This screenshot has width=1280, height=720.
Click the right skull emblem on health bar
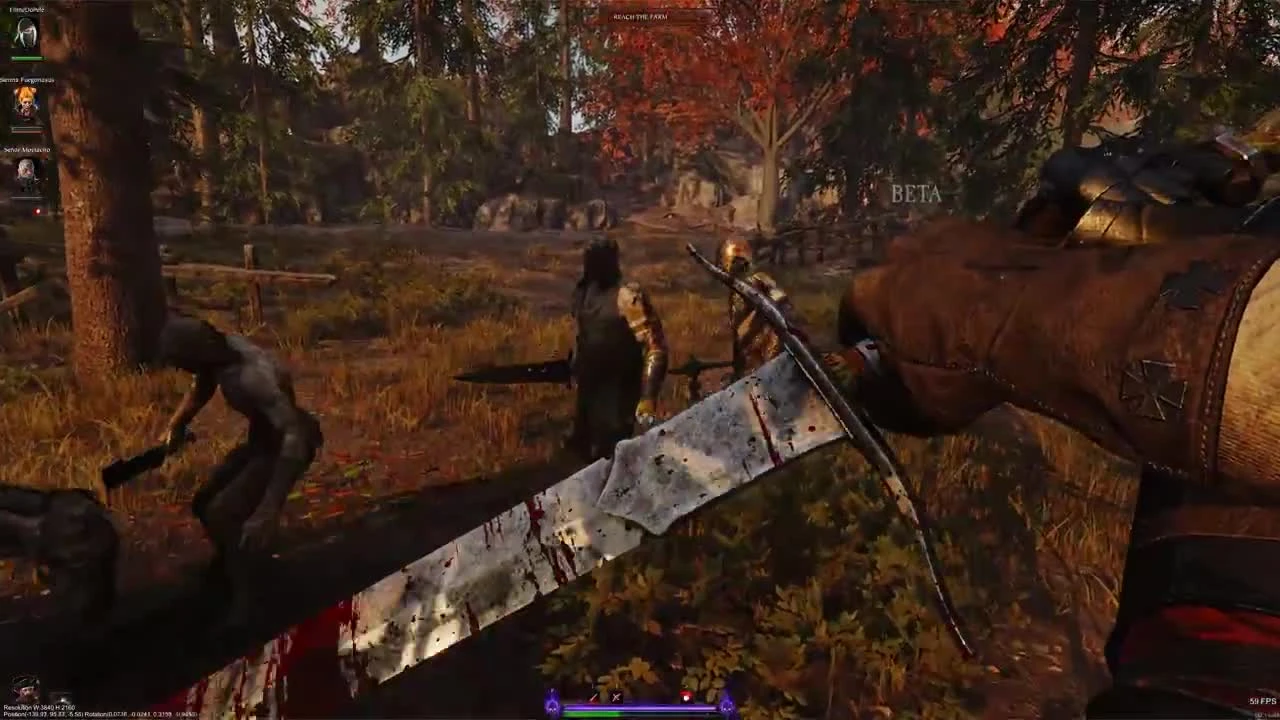[727, 706]
